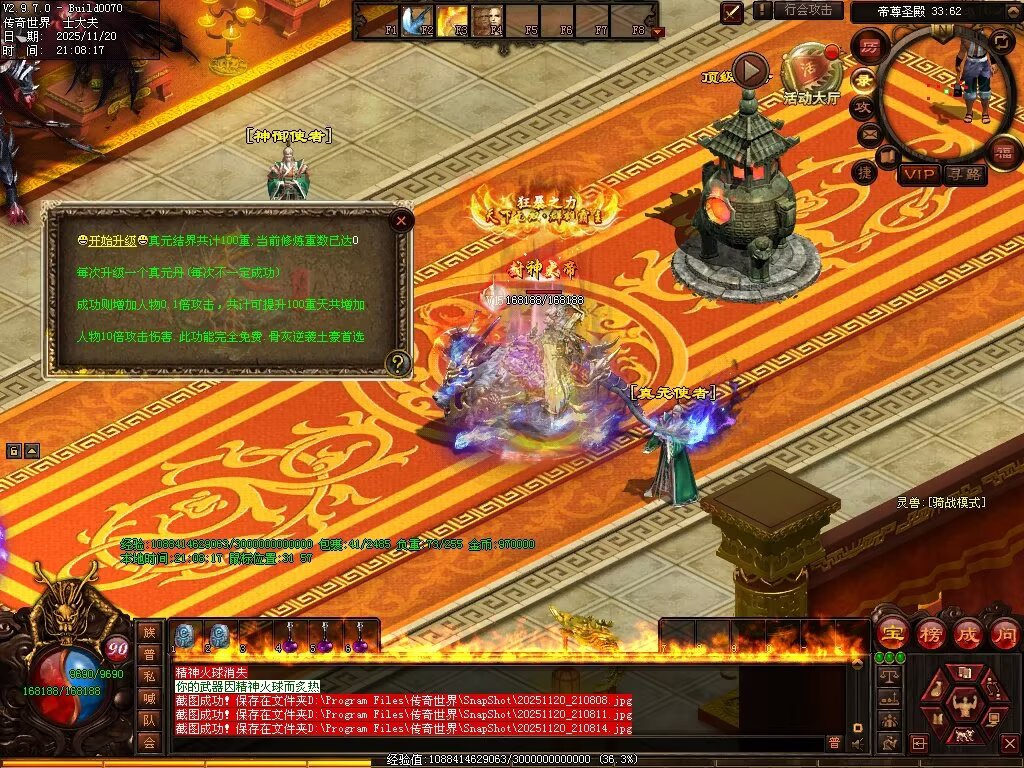Open the mail envelope icon
The image size is (1024, 768).
[x=868, y=132]
